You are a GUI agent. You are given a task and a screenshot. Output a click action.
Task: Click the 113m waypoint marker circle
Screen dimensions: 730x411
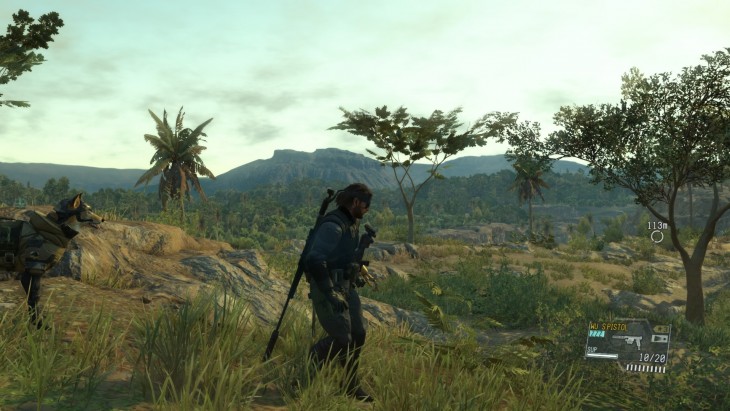pos(657,237)
